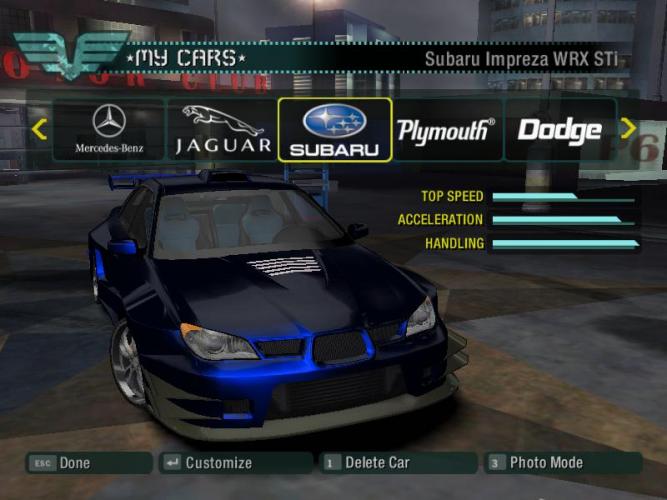Viewport: 667px width, 500px height.
Task: Click the right yellow arrow of the brand carousel
Action: click(x=628, y=128)
